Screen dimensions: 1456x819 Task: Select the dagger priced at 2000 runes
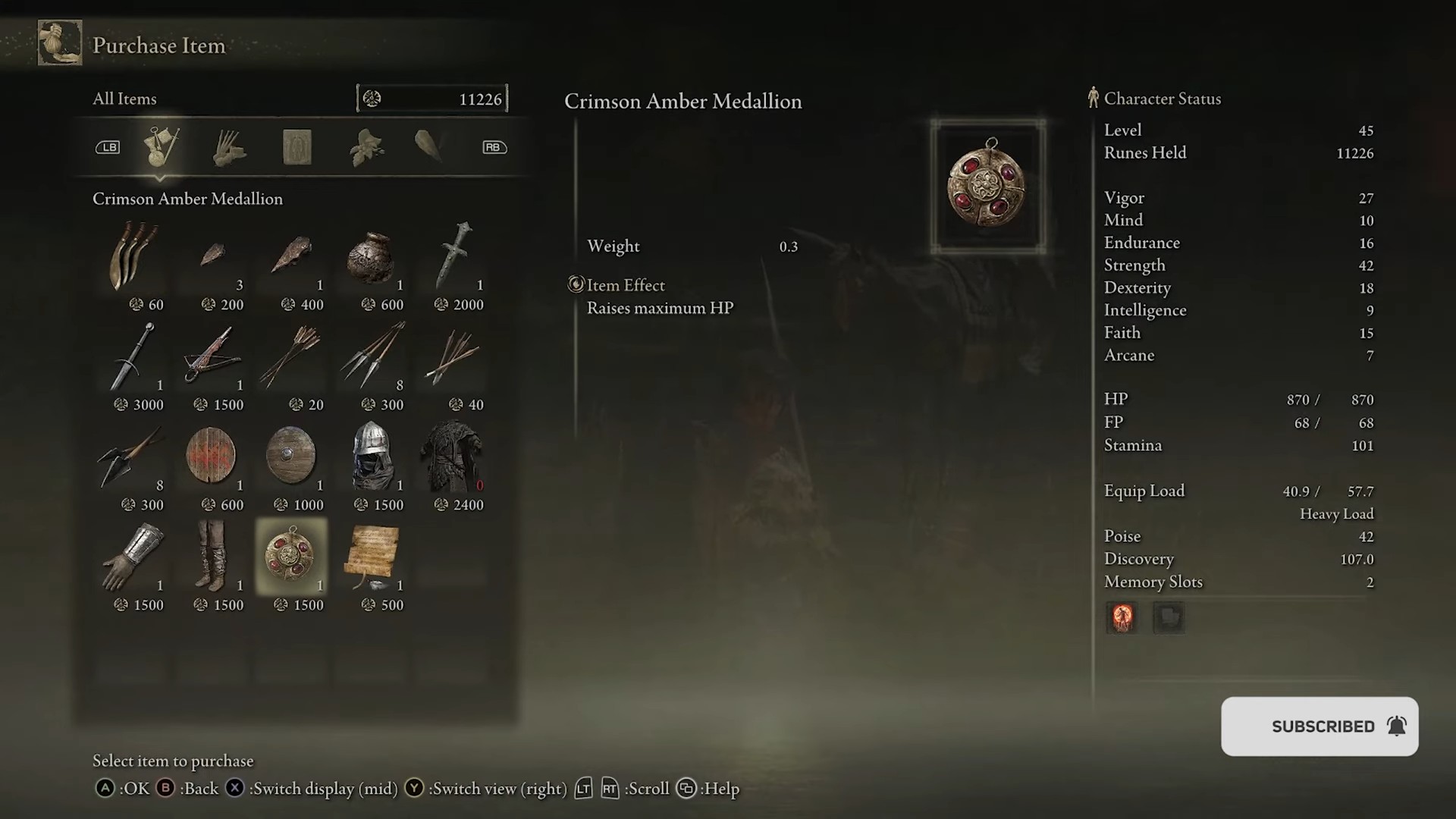[453, 257]
